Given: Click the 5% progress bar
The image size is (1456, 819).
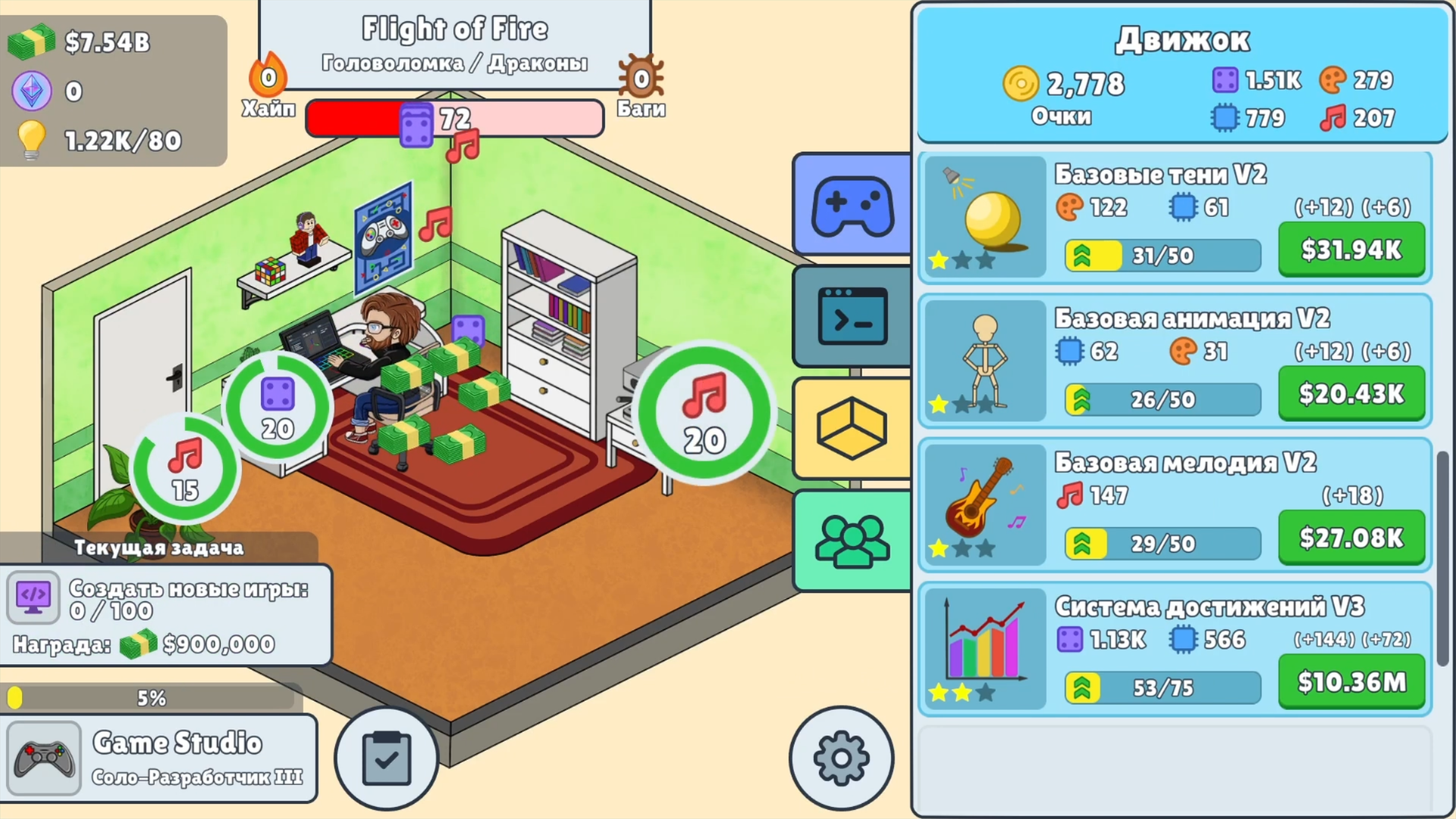Looking at the screenshot, I should 152,695.
